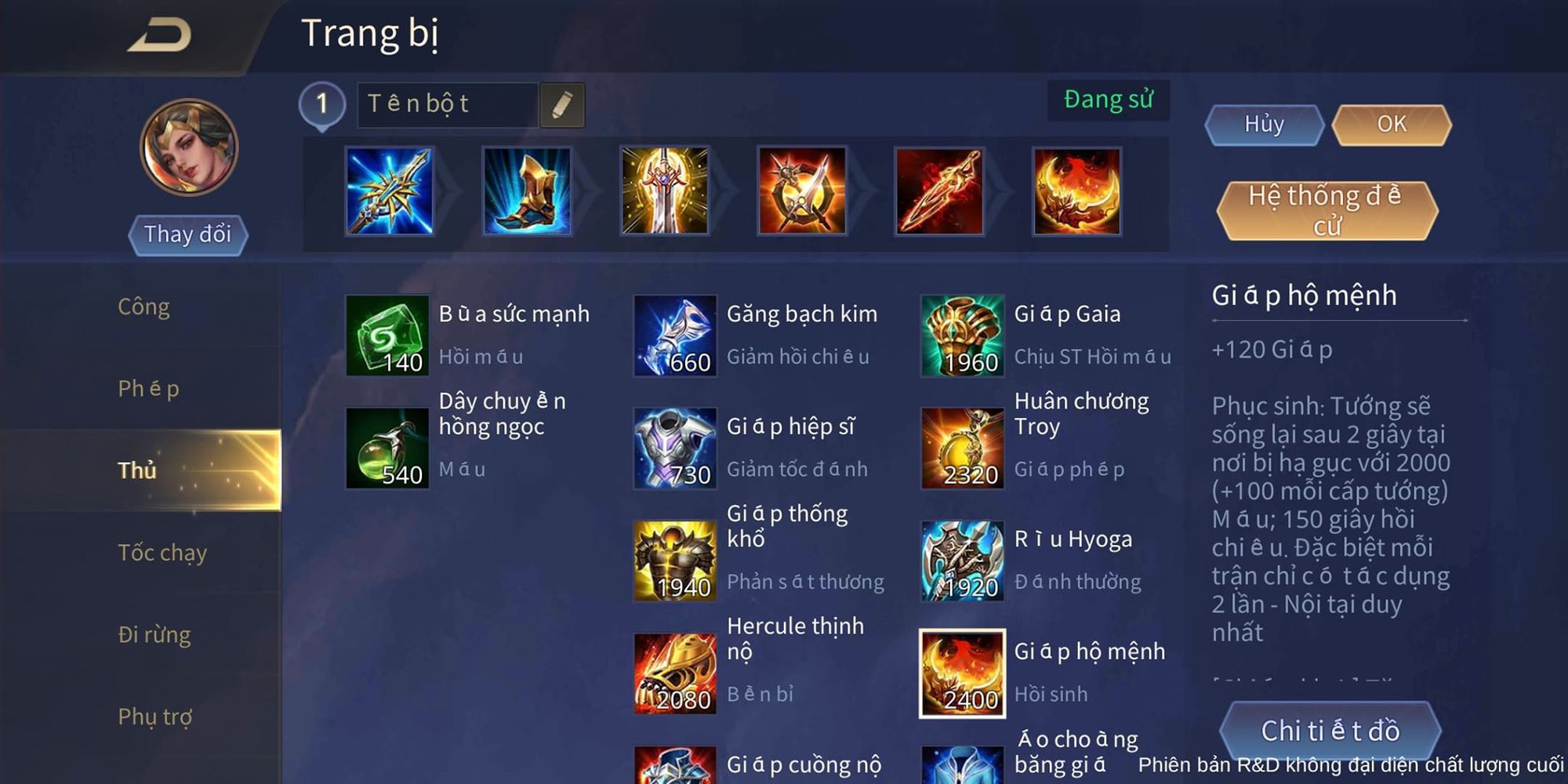Select the Huân chương Troy medal icon
The image size is (1568, 784).
[962, 449]
